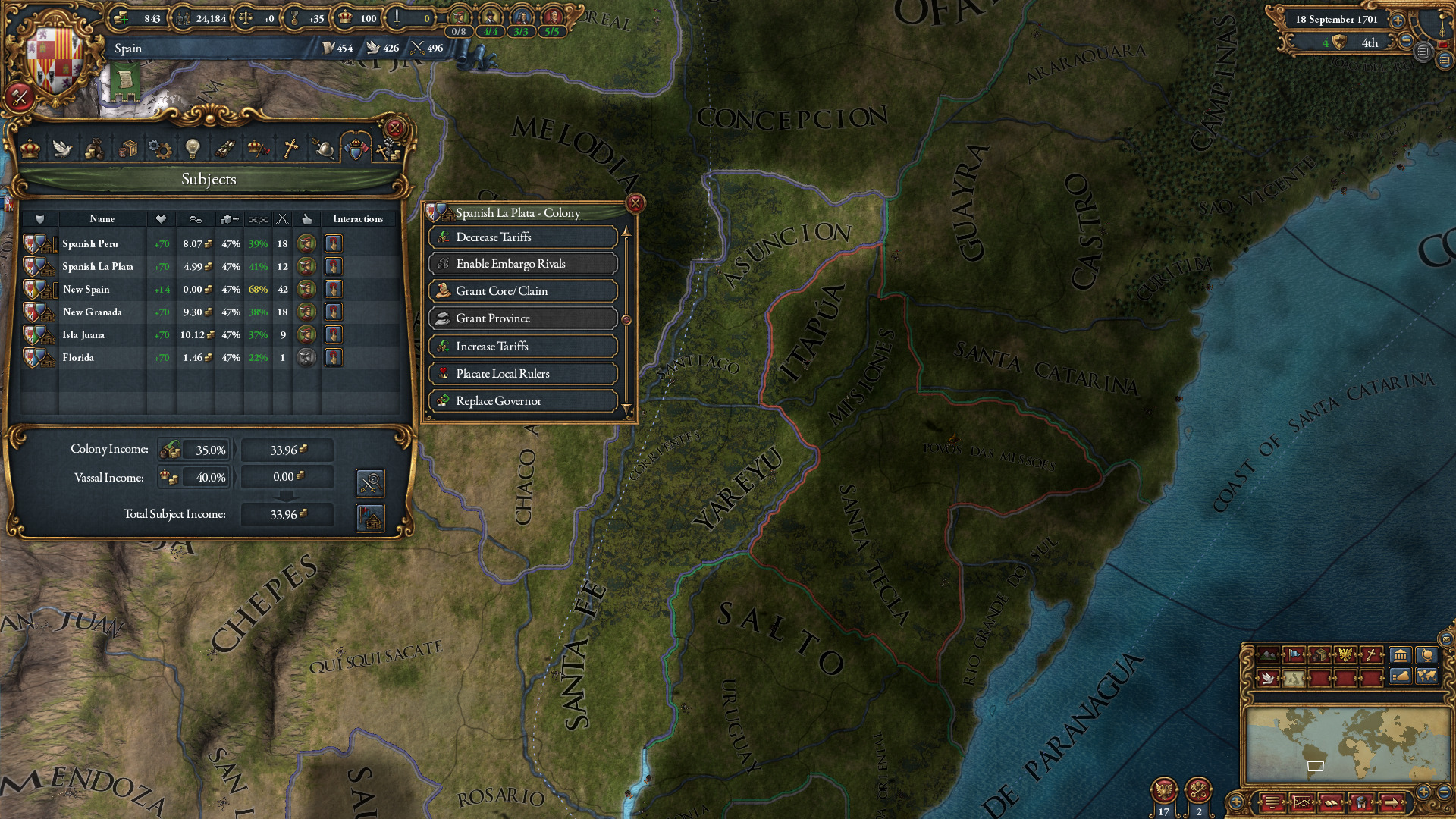Select the Grant Province option
This screenshot has width=1456, height=819.
pyautogui.click(x=522, y=318)
